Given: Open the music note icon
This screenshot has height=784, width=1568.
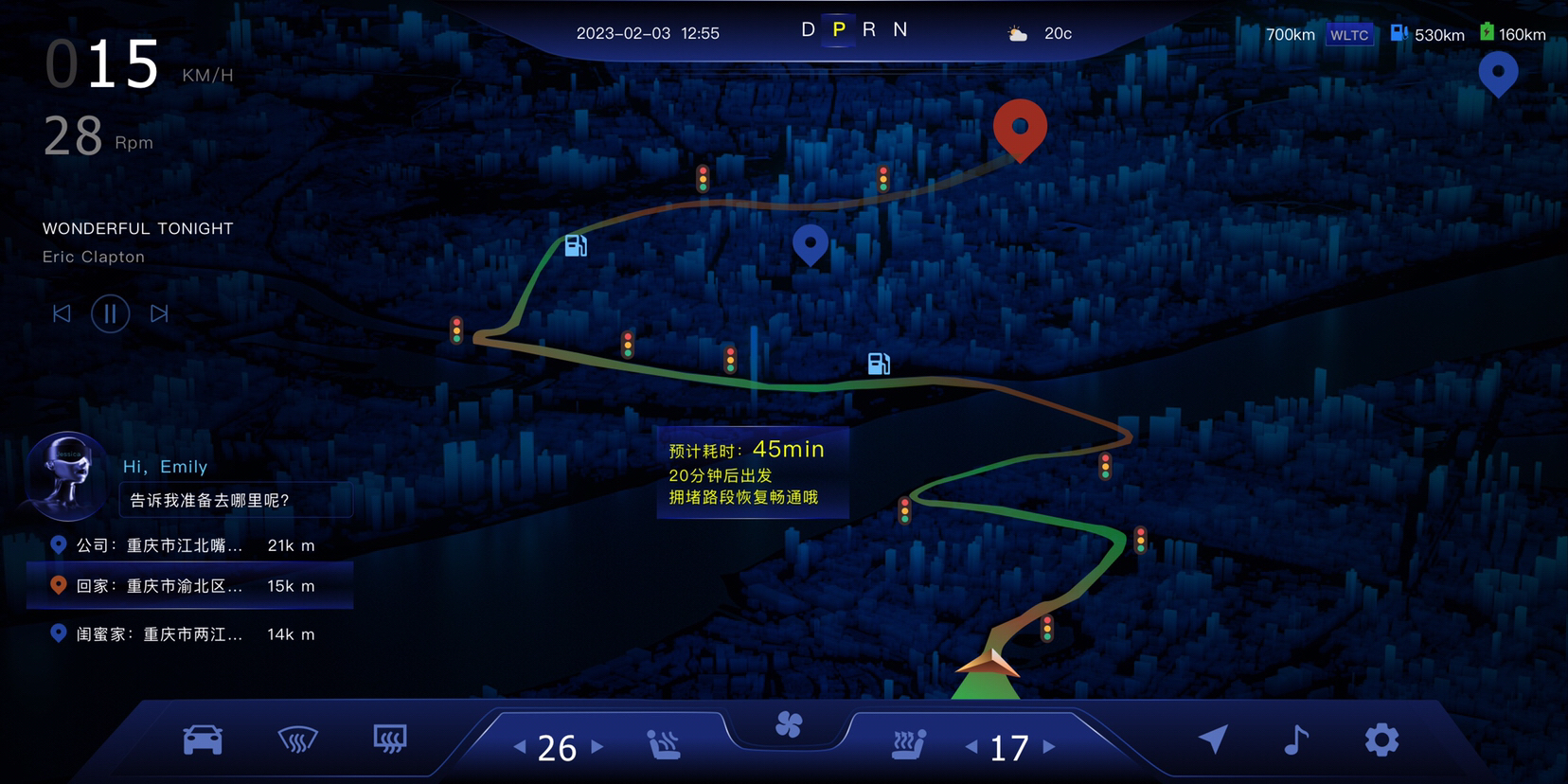Looking at the screenshot, I should (1296, 739).
